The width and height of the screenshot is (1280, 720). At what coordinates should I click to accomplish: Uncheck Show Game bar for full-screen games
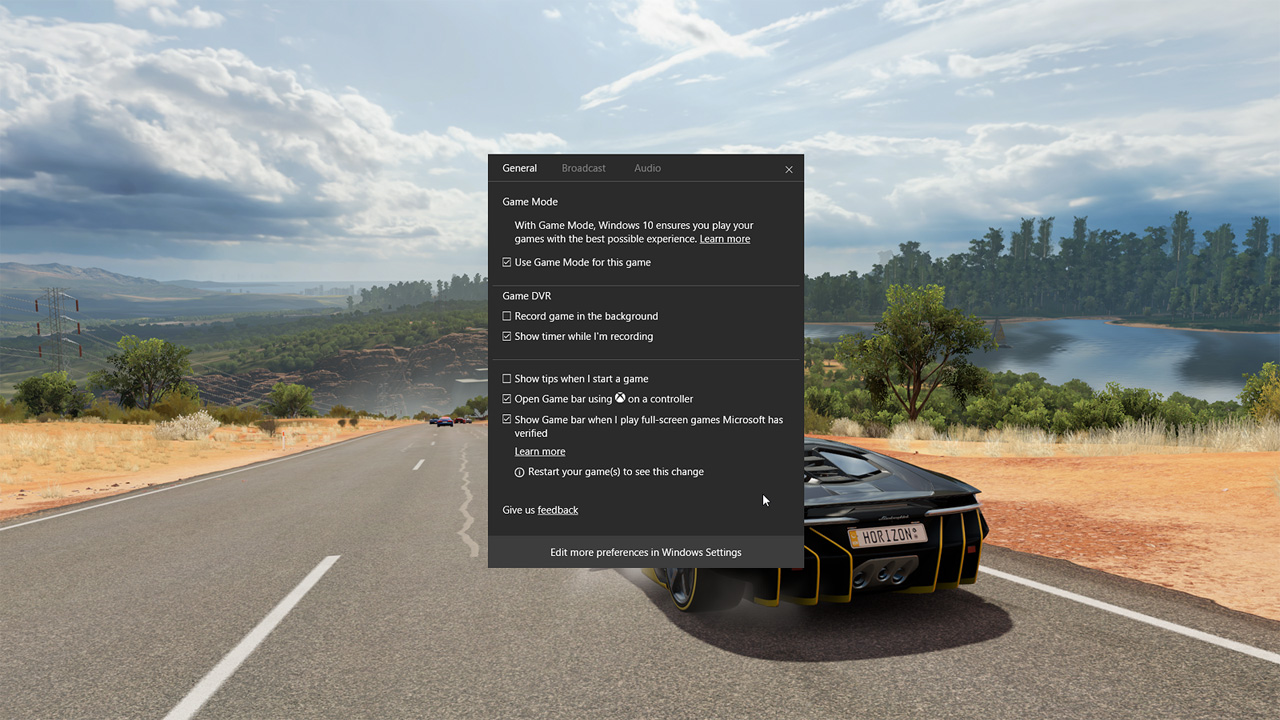(507, 420)
